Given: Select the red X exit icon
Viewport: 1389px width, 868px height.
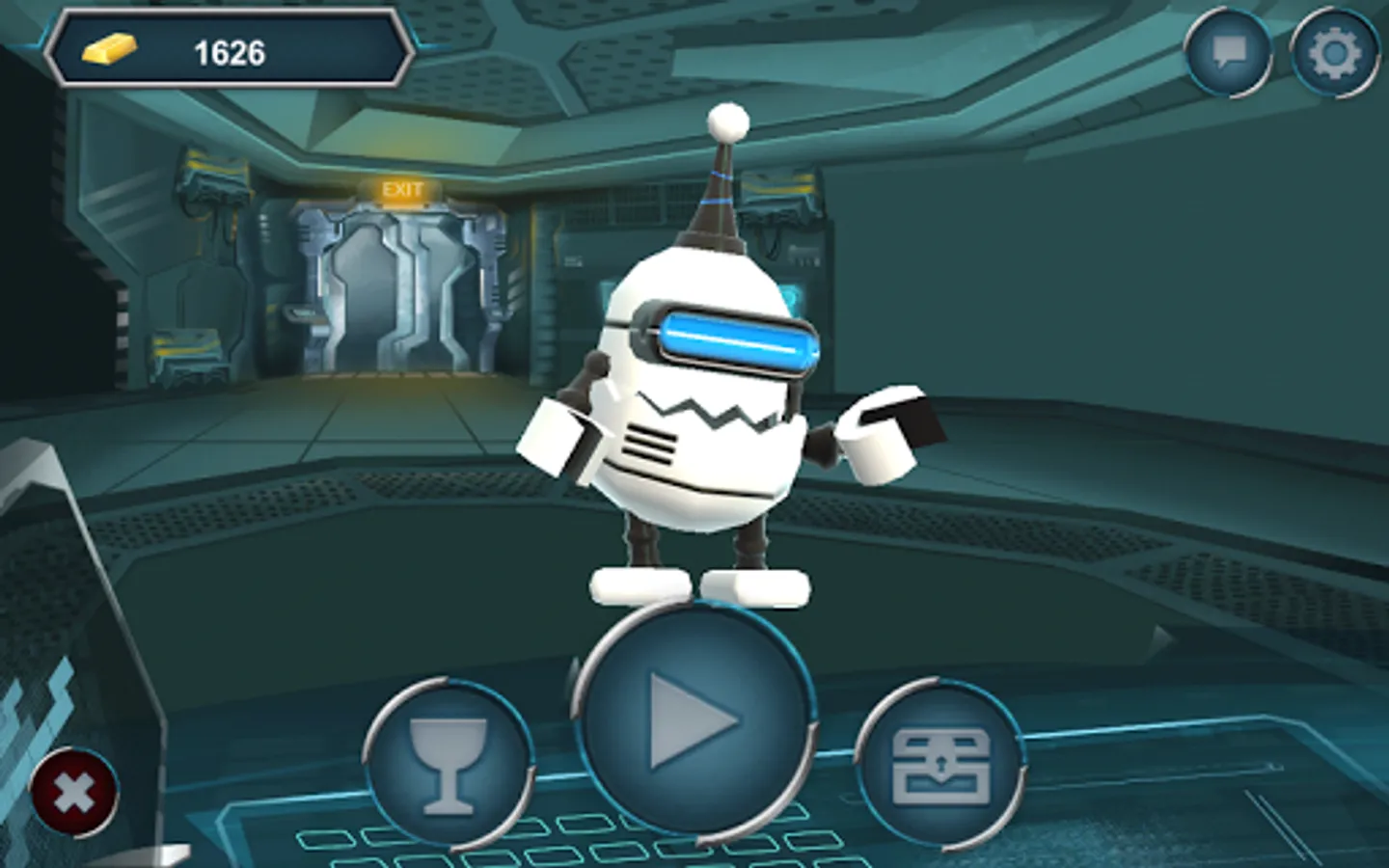Looking at the screenshot, I should point(72,793).
